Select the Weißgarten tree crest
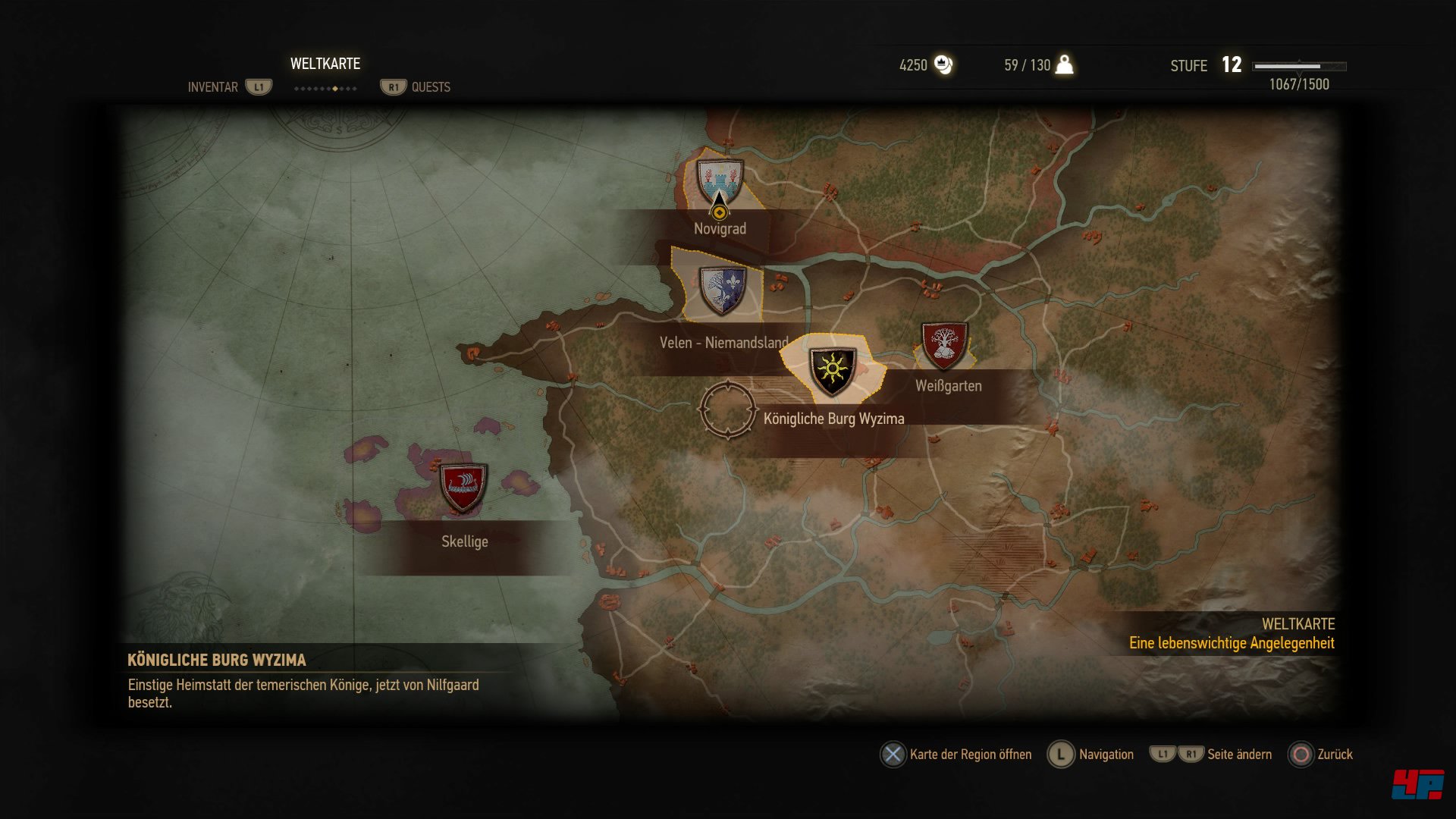The height and width of the screenshot is (819, 1456). (x=944, y=345)
